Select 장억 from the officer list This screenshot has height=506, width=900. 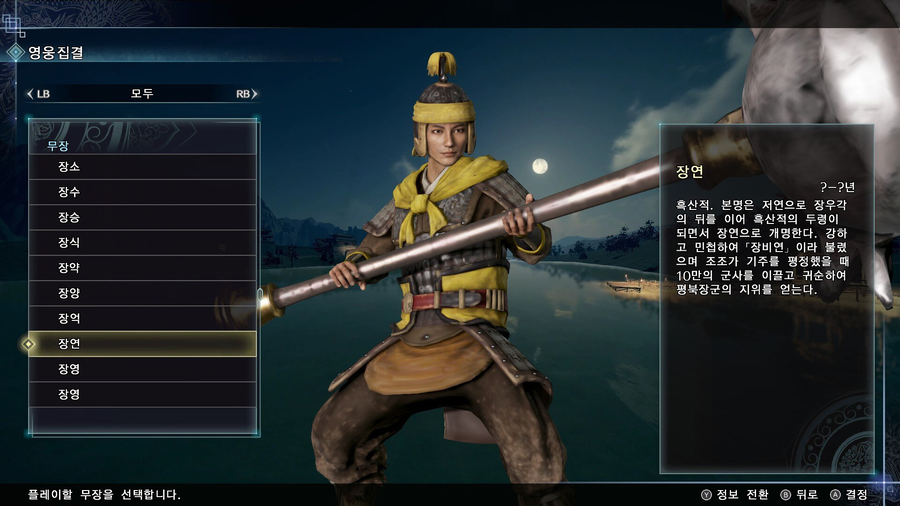click(143, 318)
